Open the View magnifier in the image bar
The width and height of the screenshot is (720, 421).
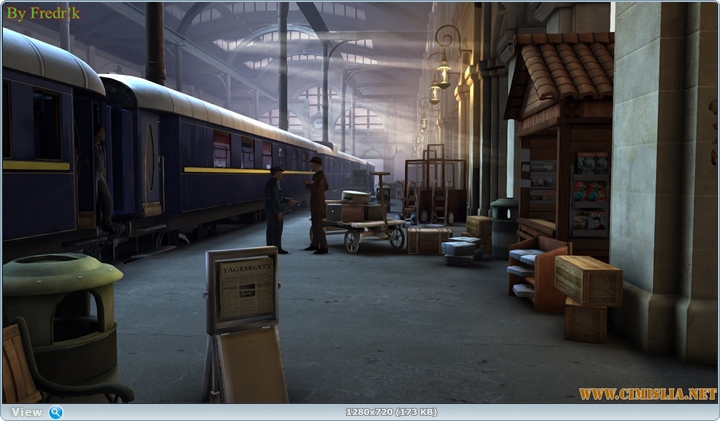(56, 412)
